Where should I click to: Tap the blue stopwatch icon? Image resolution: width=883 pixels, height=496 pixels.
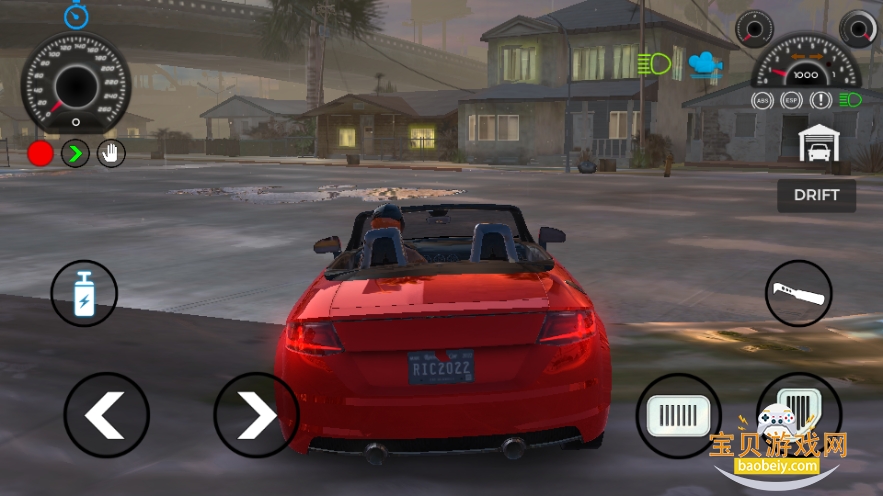coord(76,15)
